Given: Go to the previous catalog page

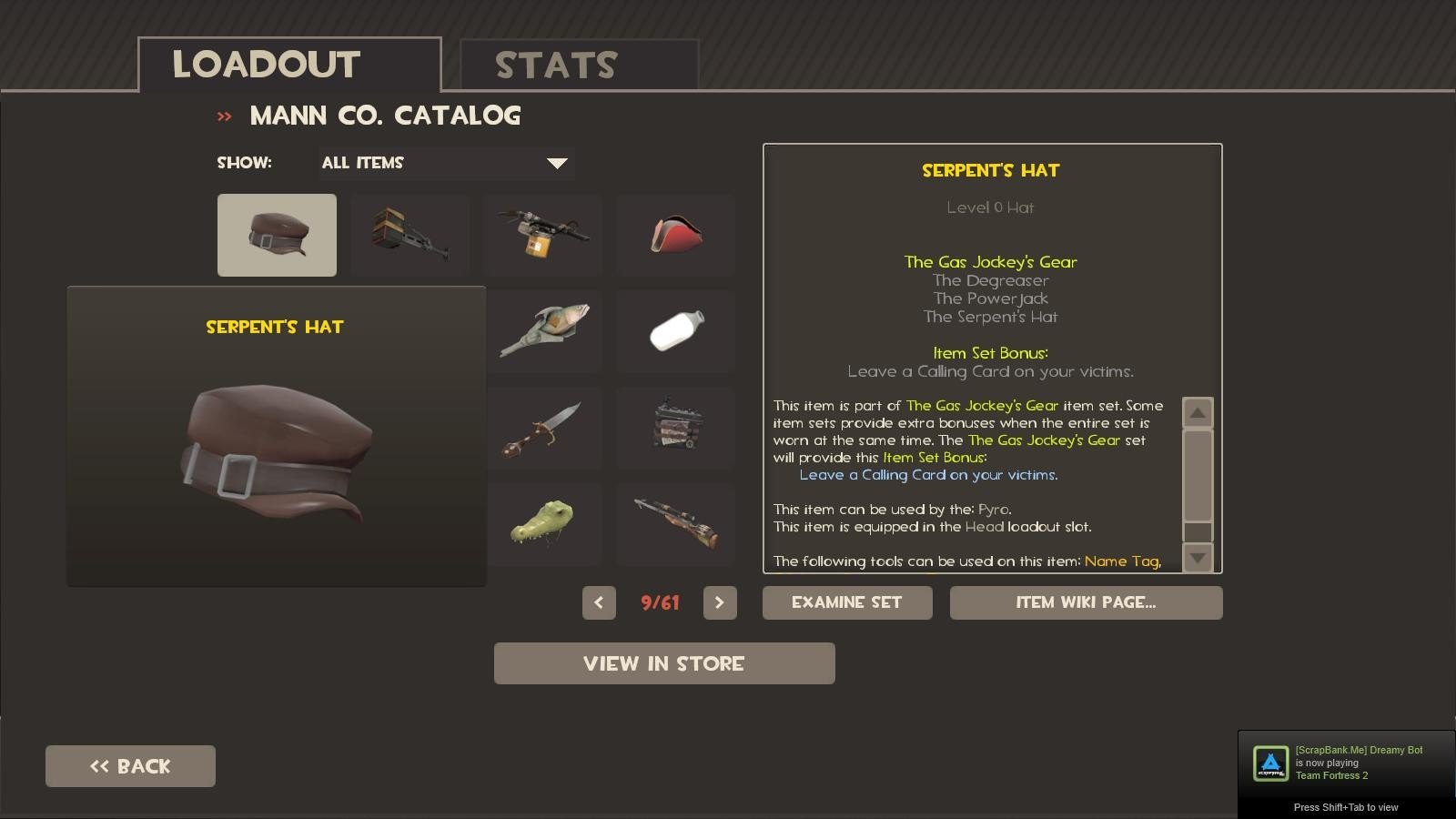Looking at the screenshot, I should tap(599, 602).
